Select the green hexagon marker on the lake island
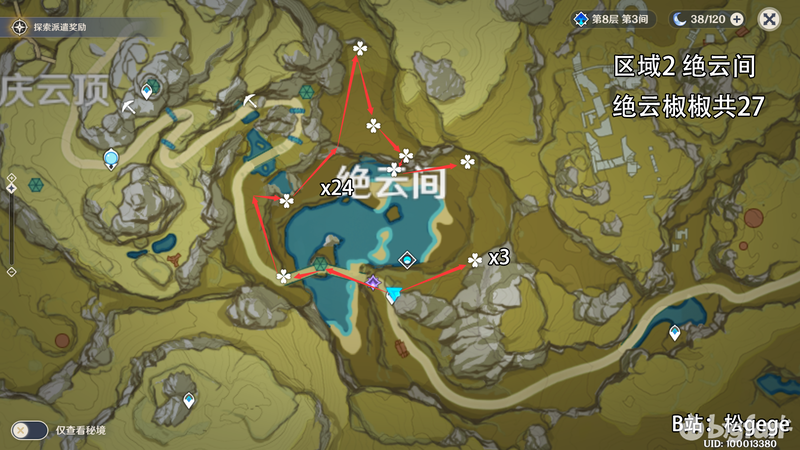Image resolution: width=800 pixels, height=450 pixels. (321, 266)
